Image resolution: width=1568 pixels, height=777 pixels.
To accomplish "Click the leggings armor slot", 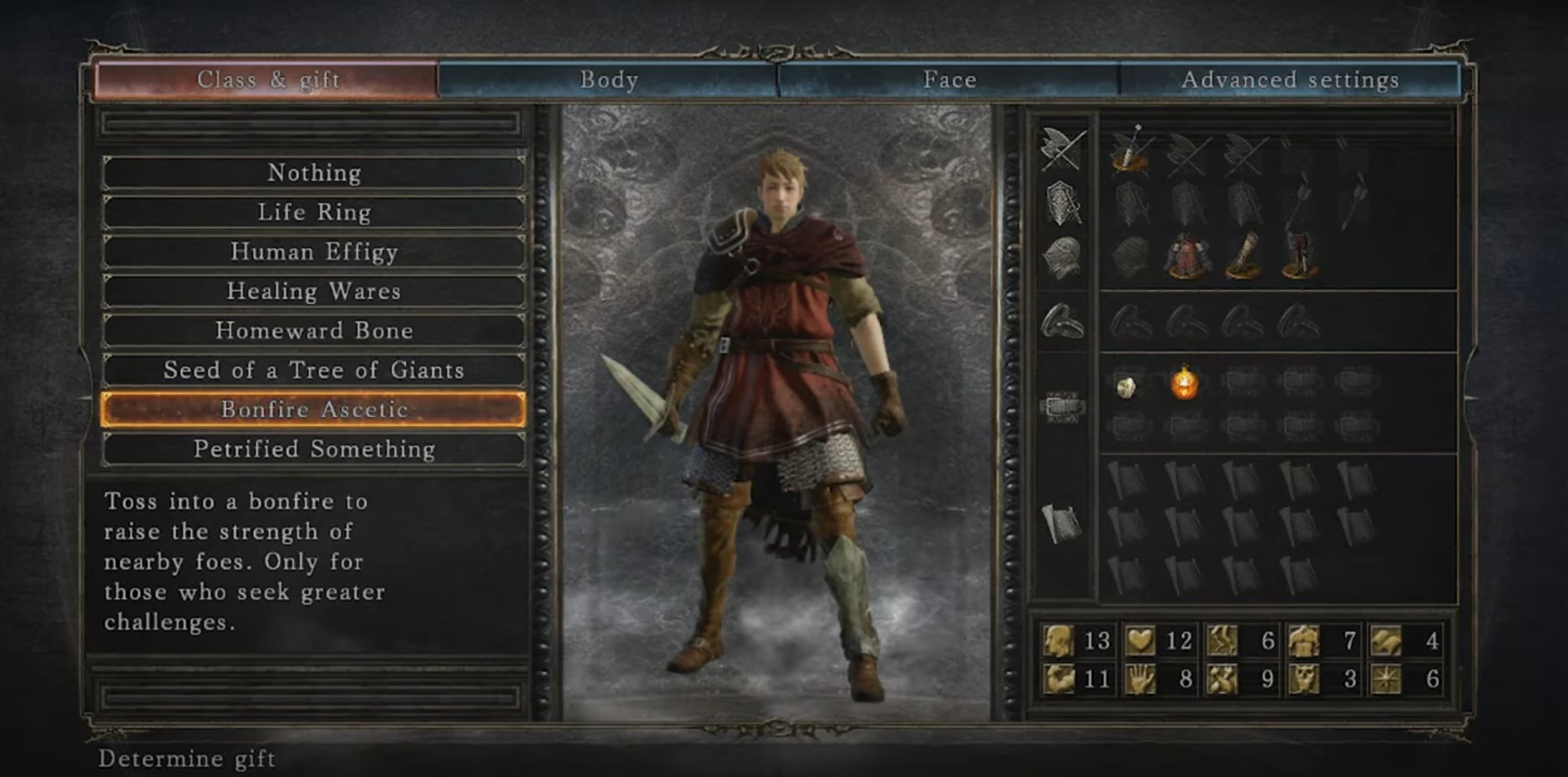I will tap(1299, 256).
